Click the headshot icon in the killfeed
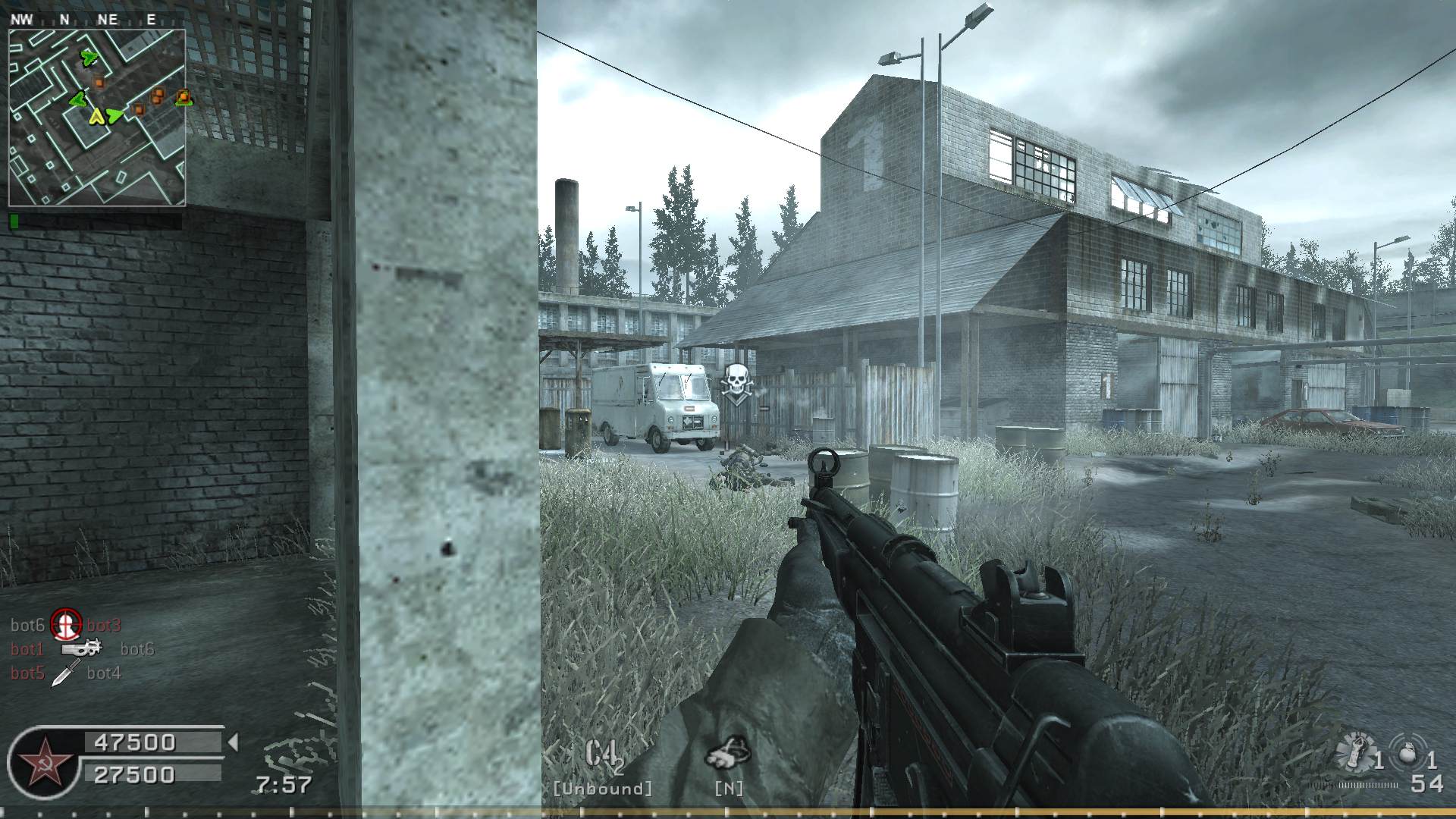Viewport: 1456px width, 819px height. 66,625
